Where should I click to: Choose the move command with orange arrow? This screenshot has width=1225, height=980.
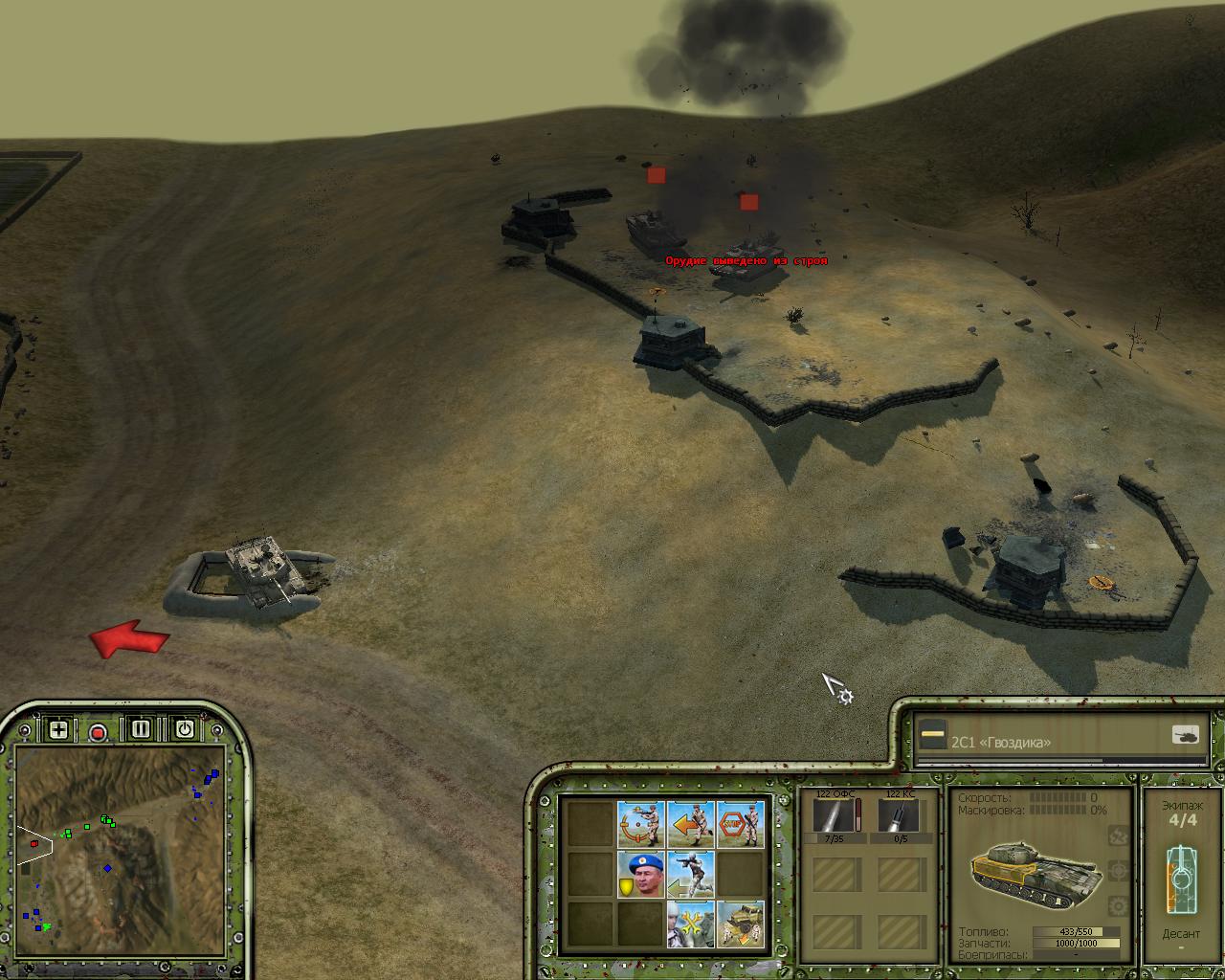pyautogui.click(x=690, y=823)
